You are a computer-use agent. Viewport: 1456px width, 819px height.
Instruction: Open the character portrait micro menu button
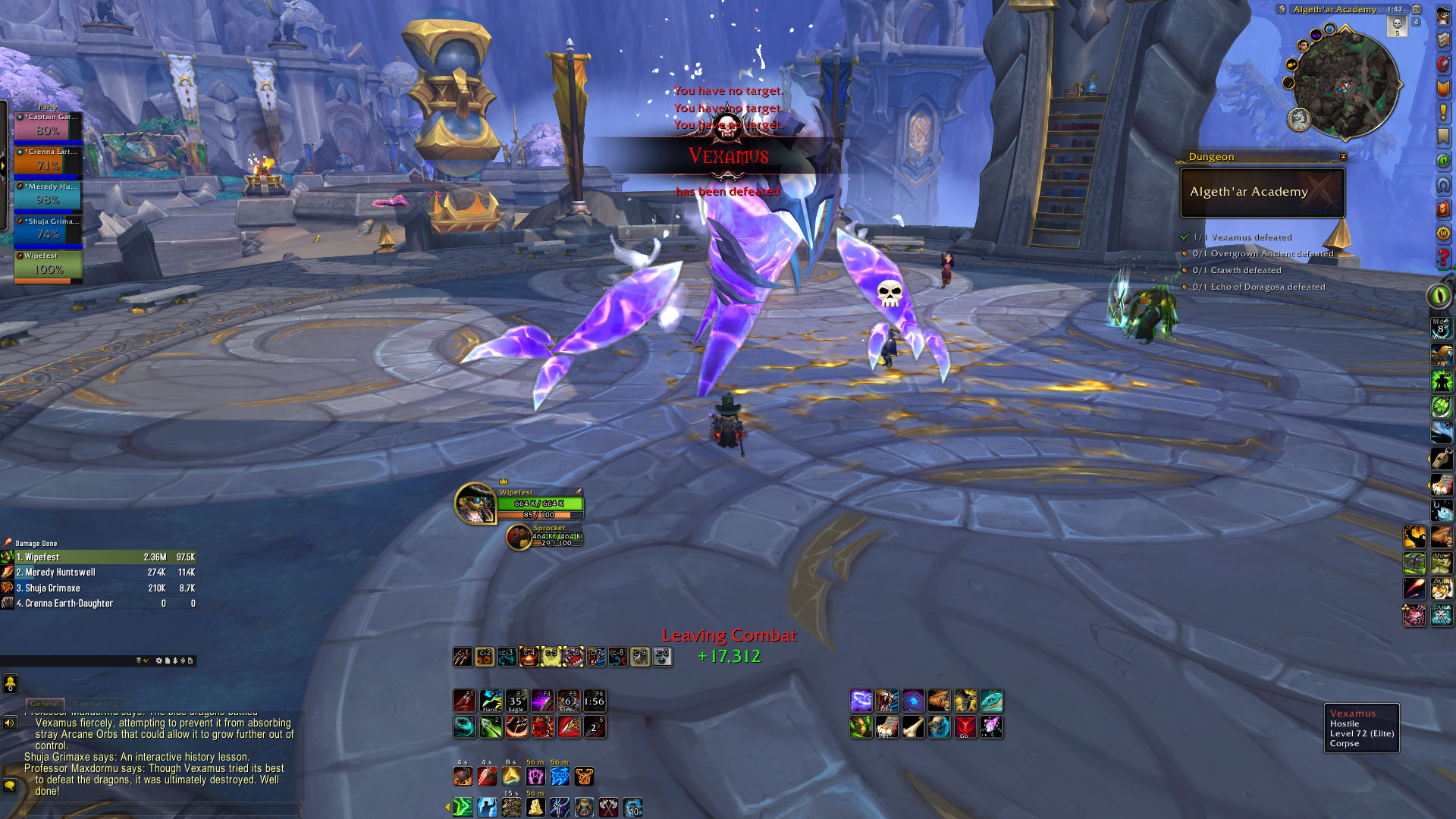click(1442, 15)
